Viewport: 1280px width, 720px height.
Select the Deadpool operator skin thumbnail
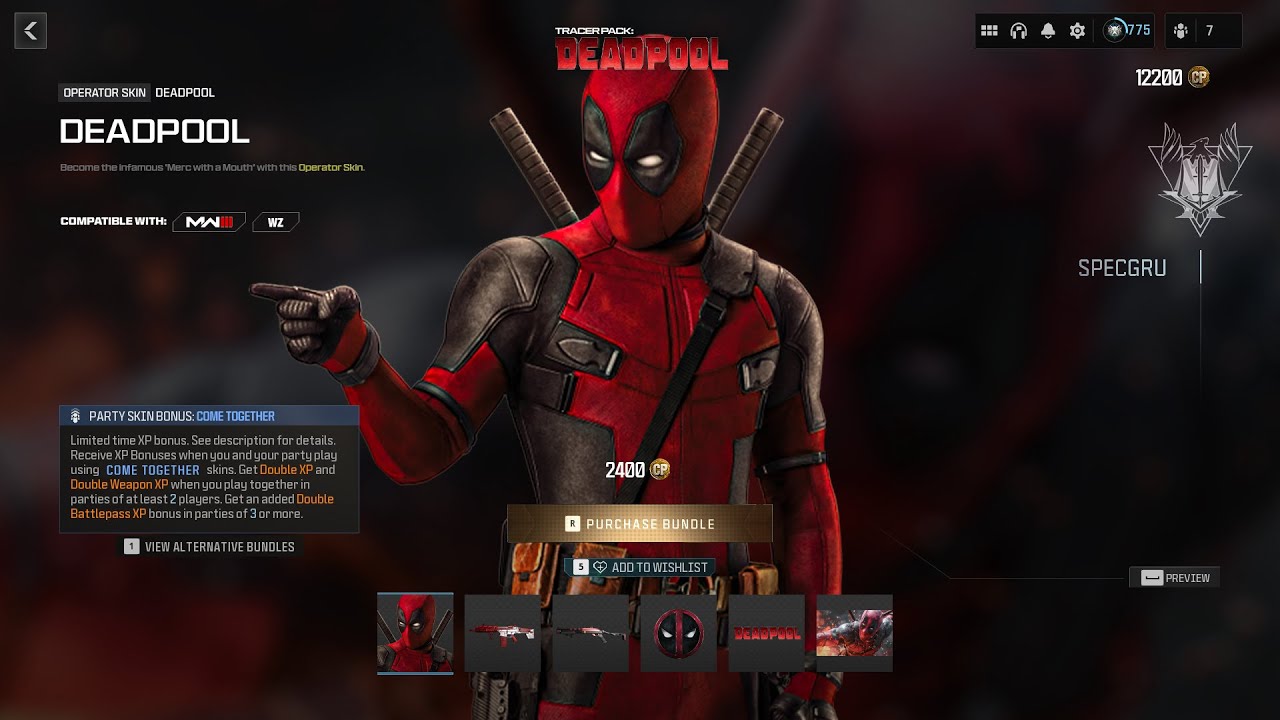point(415,633)
